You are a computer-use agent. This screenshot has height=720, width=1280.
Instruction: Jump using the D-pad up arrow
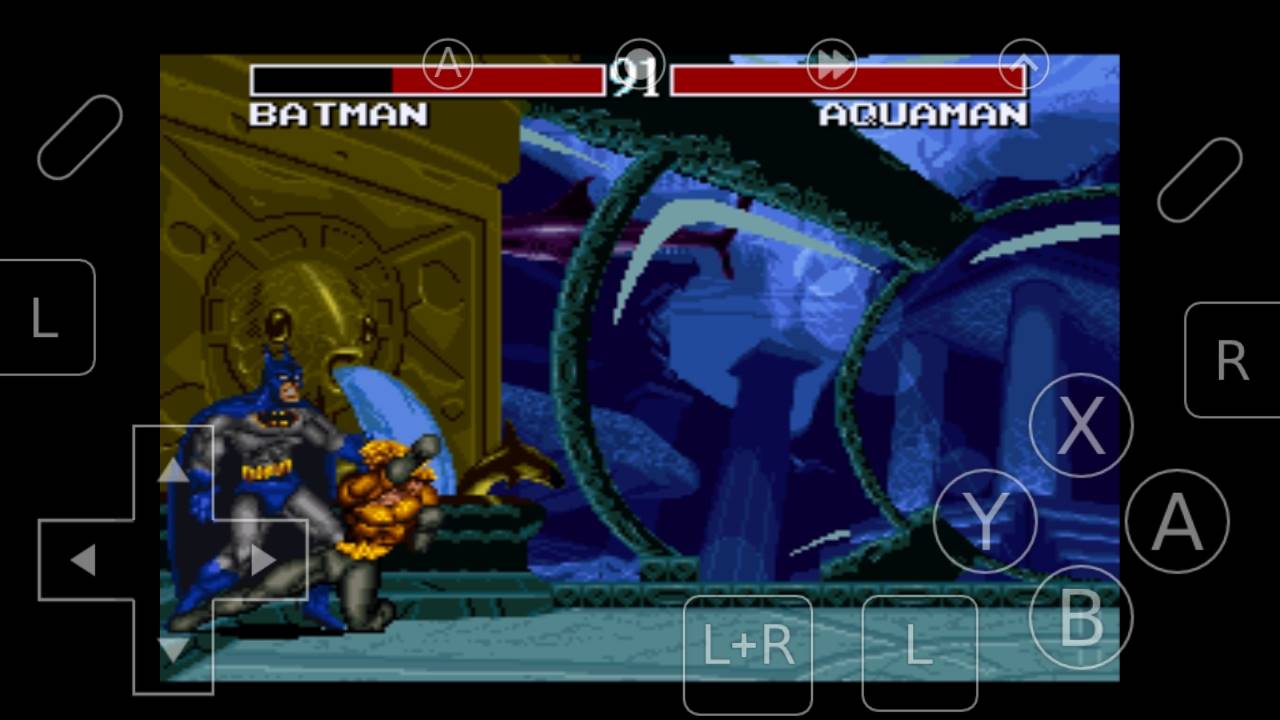[173, 470]
